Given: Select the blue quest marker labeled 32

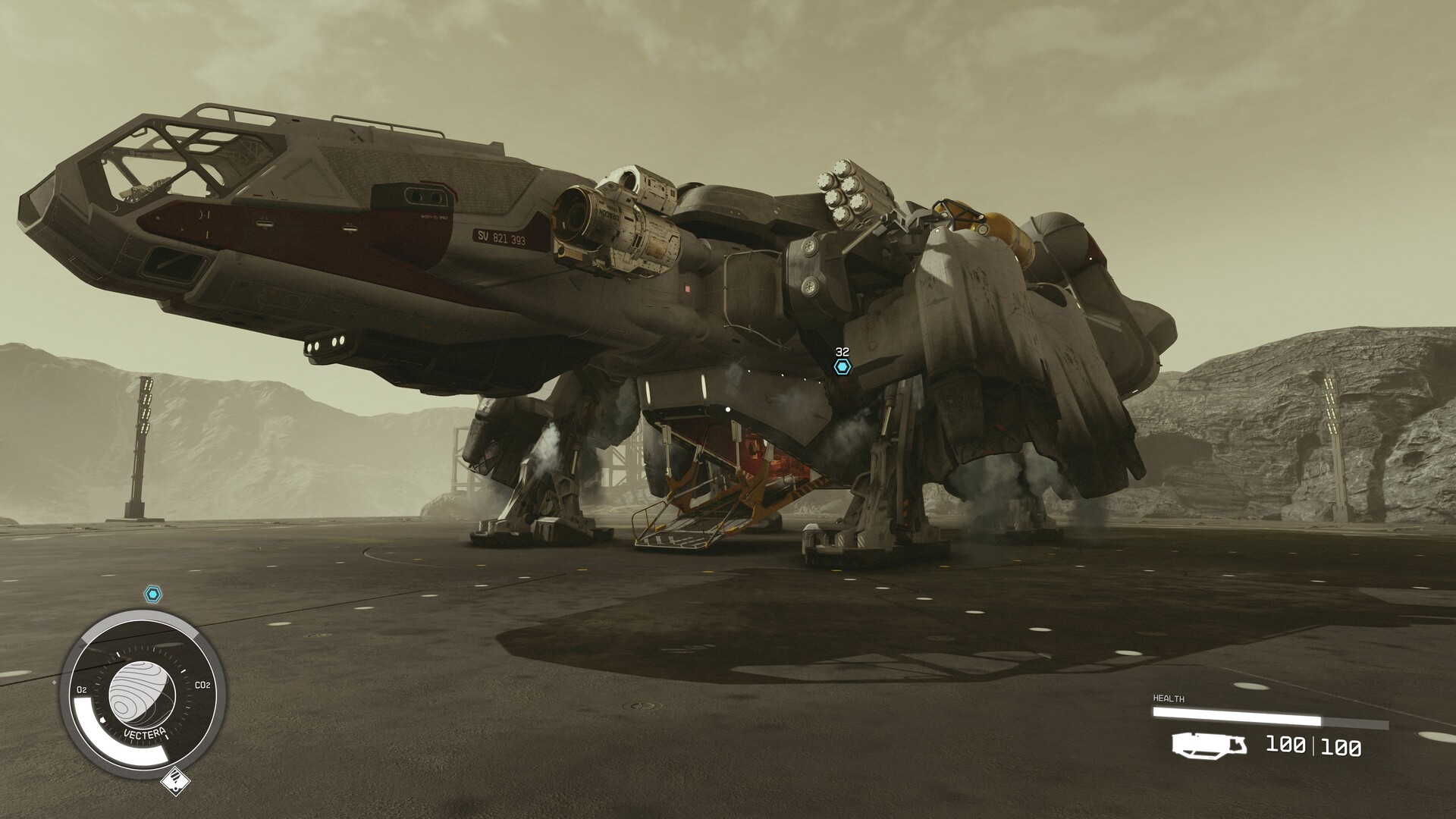Looking at the screenshot, I should point(842,367).
